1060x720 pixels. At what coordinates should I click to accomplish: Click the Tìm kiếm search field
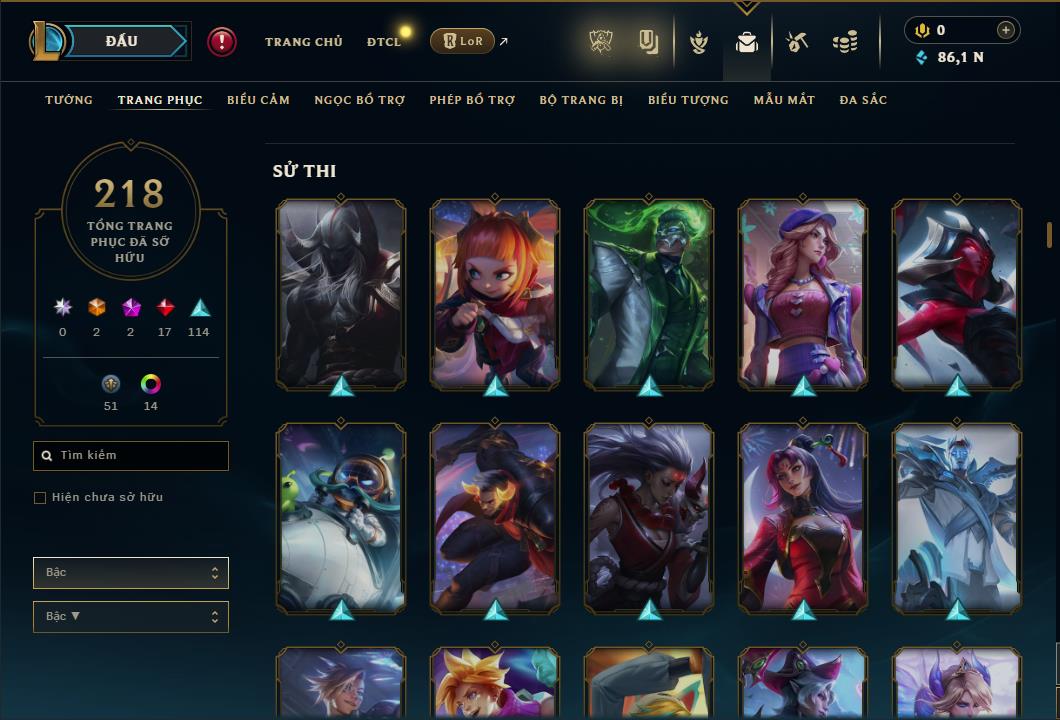tap(131, 456)
